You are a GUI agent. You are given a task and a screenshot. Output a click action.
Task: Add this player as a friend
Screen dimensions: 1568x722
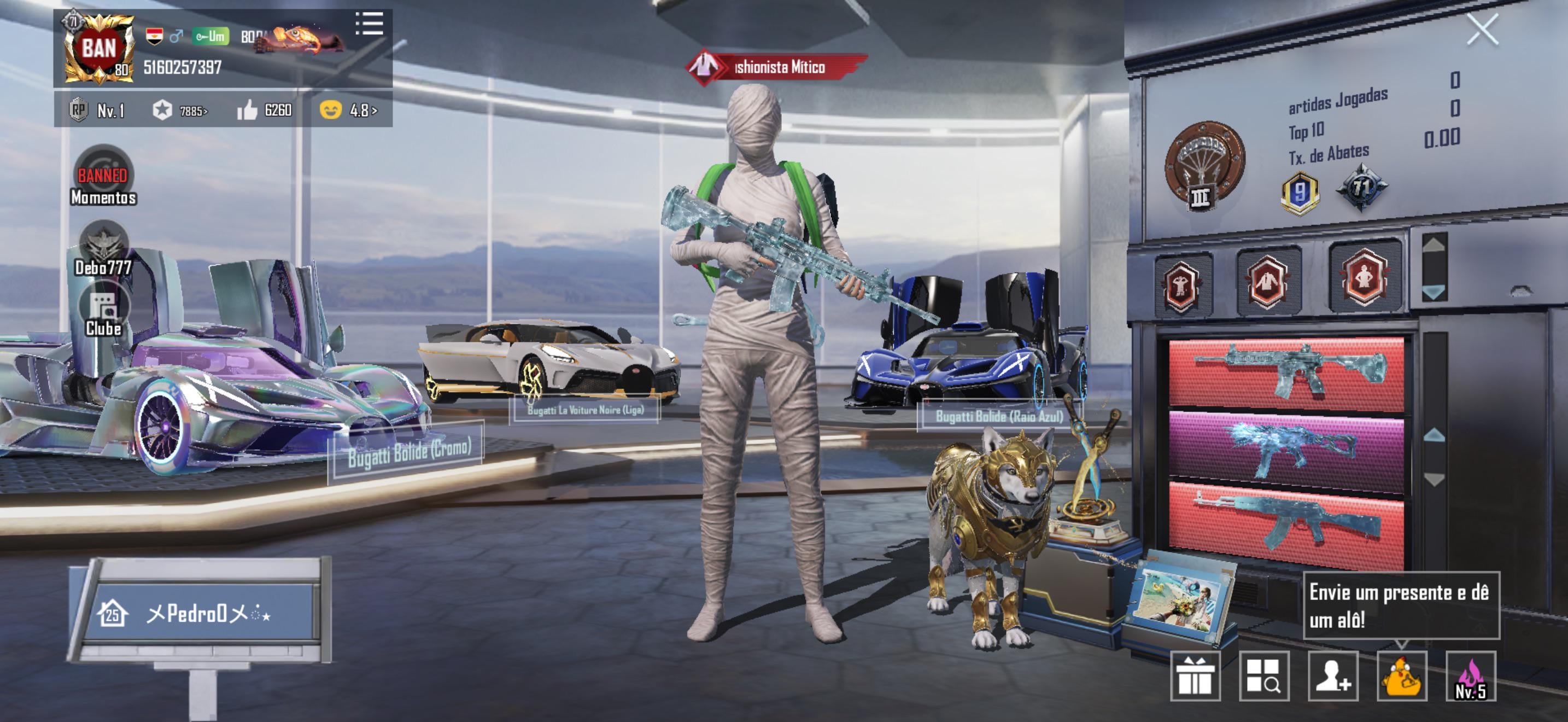click(x=1332, y=676)
